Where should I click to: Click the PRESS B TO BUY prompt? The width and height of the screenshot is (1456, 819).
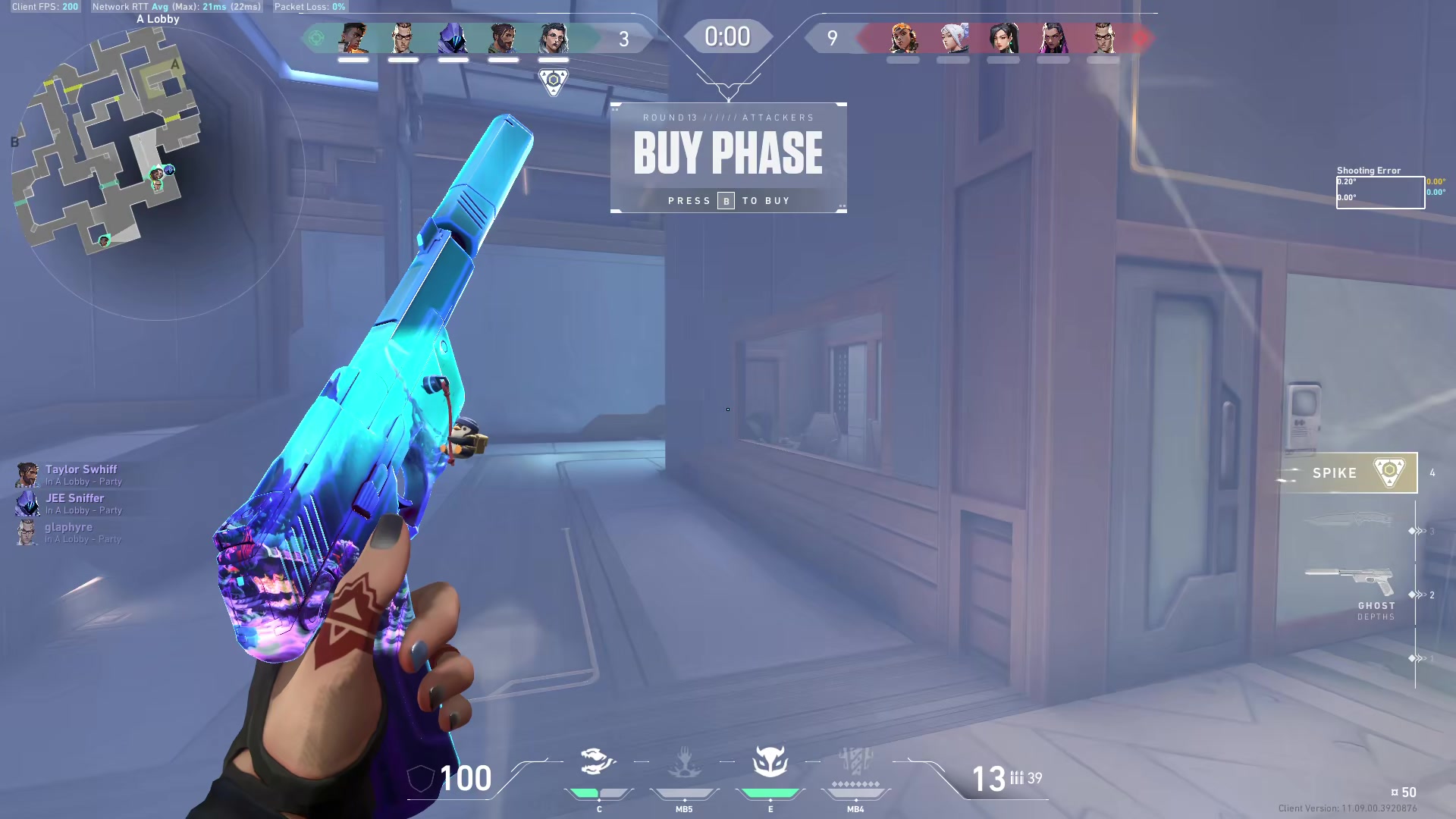728,200
